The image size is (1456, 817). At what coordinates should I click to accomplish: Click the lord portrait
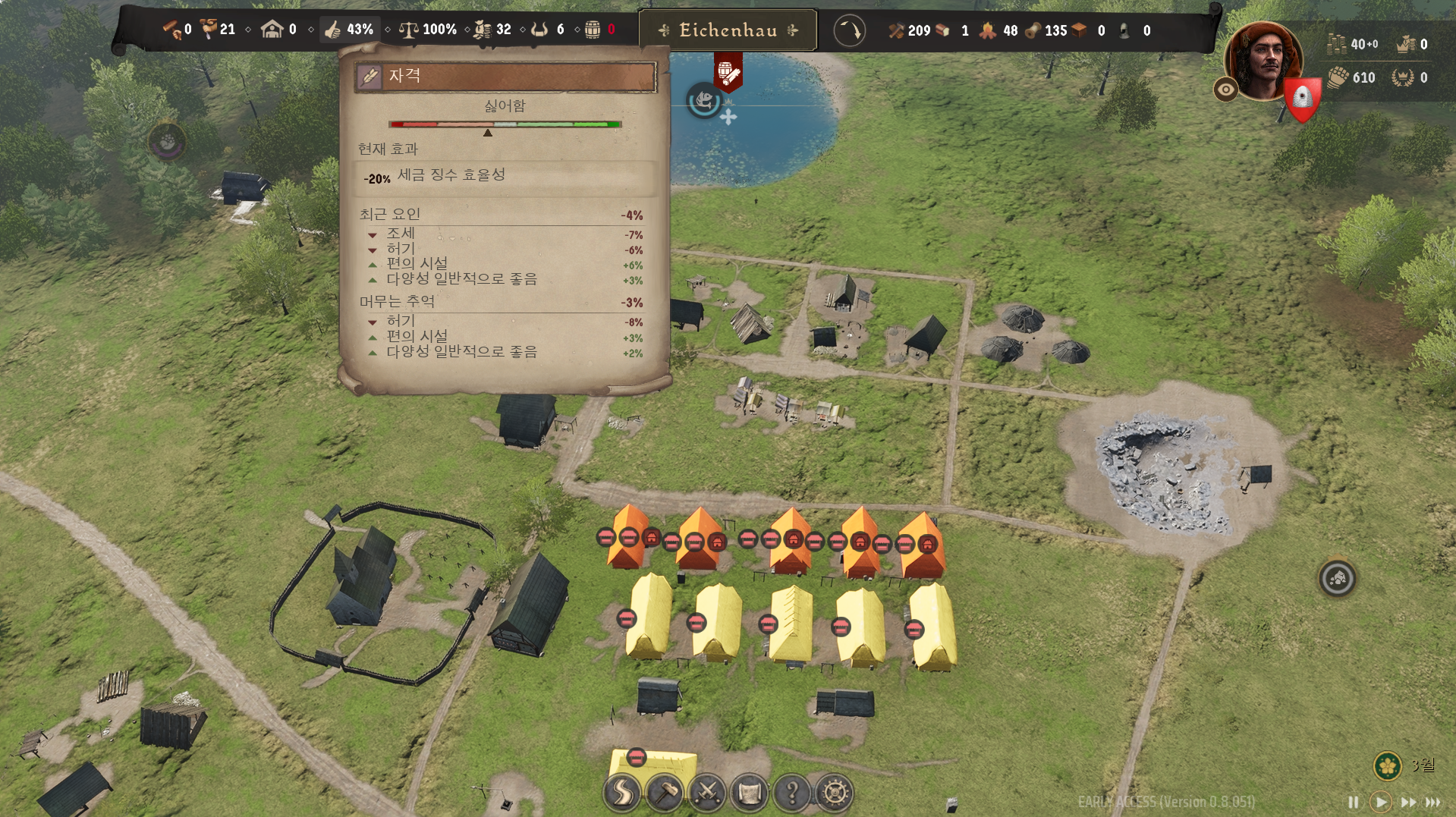[x=1263, y=61]
